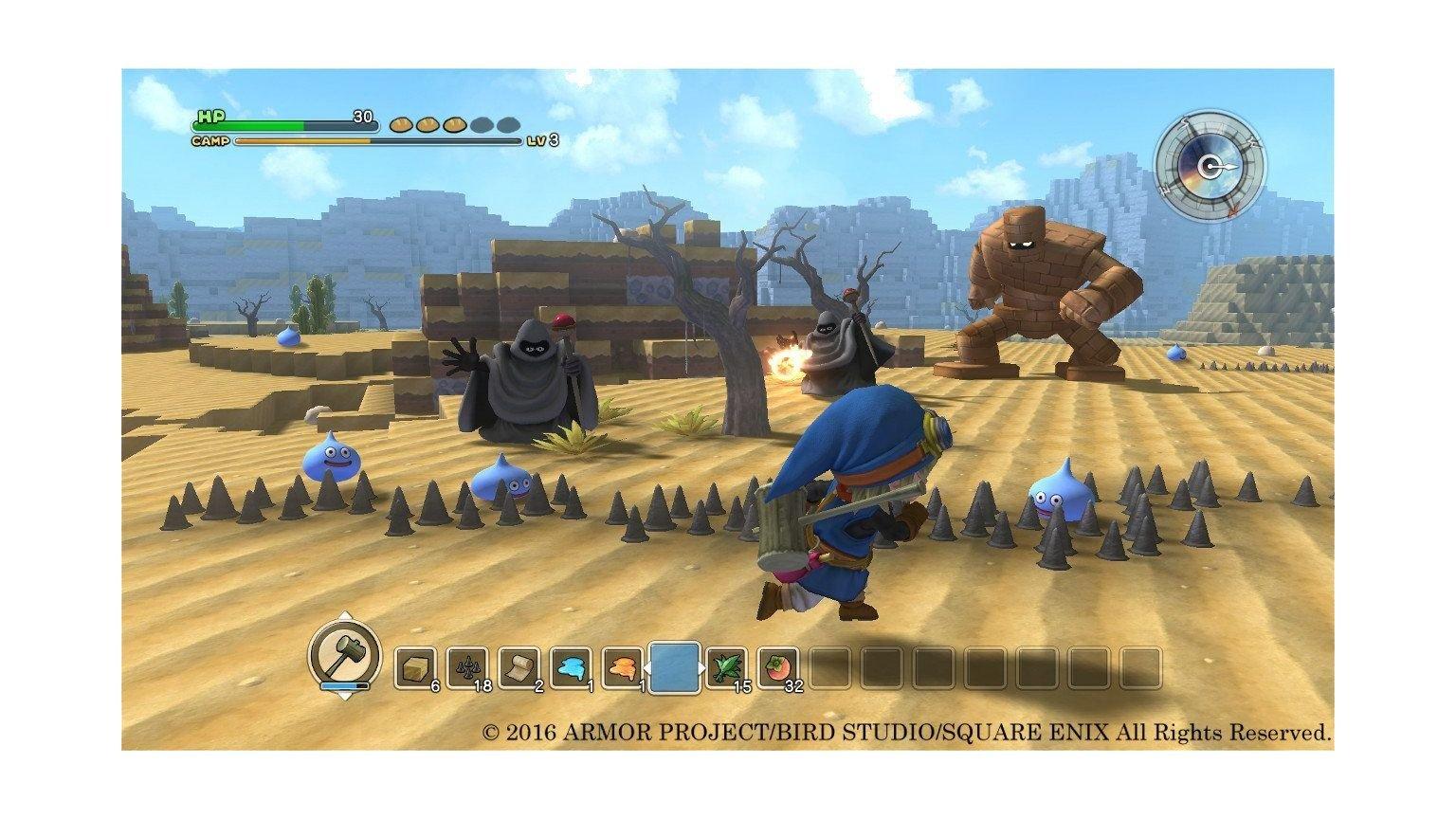1456x819 pixels.
Task: Click the highlighted water block slot
Action: tap(674, 664)
